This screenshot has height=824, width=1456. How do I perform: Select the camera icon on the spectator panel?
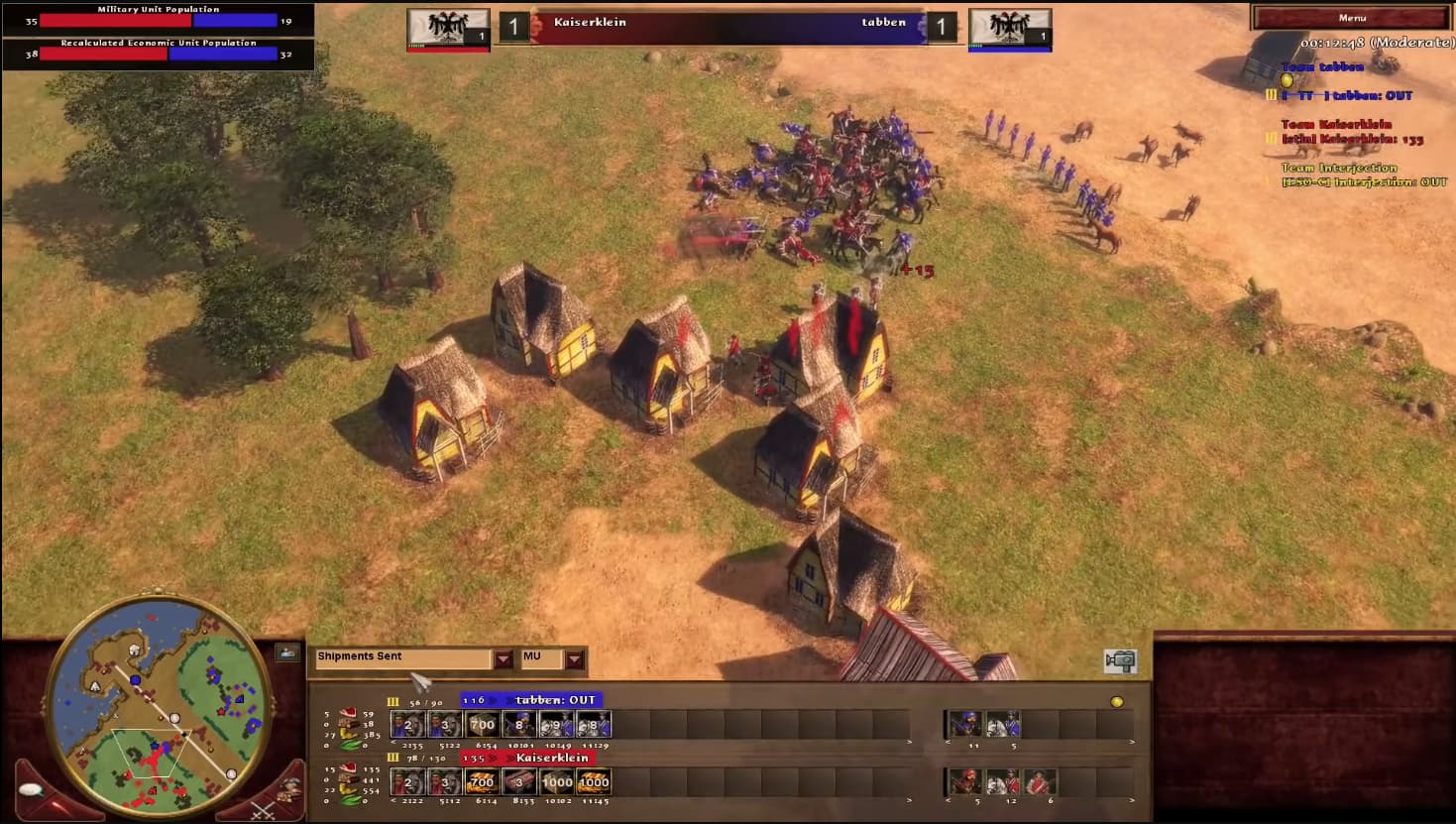[1118, 659]
